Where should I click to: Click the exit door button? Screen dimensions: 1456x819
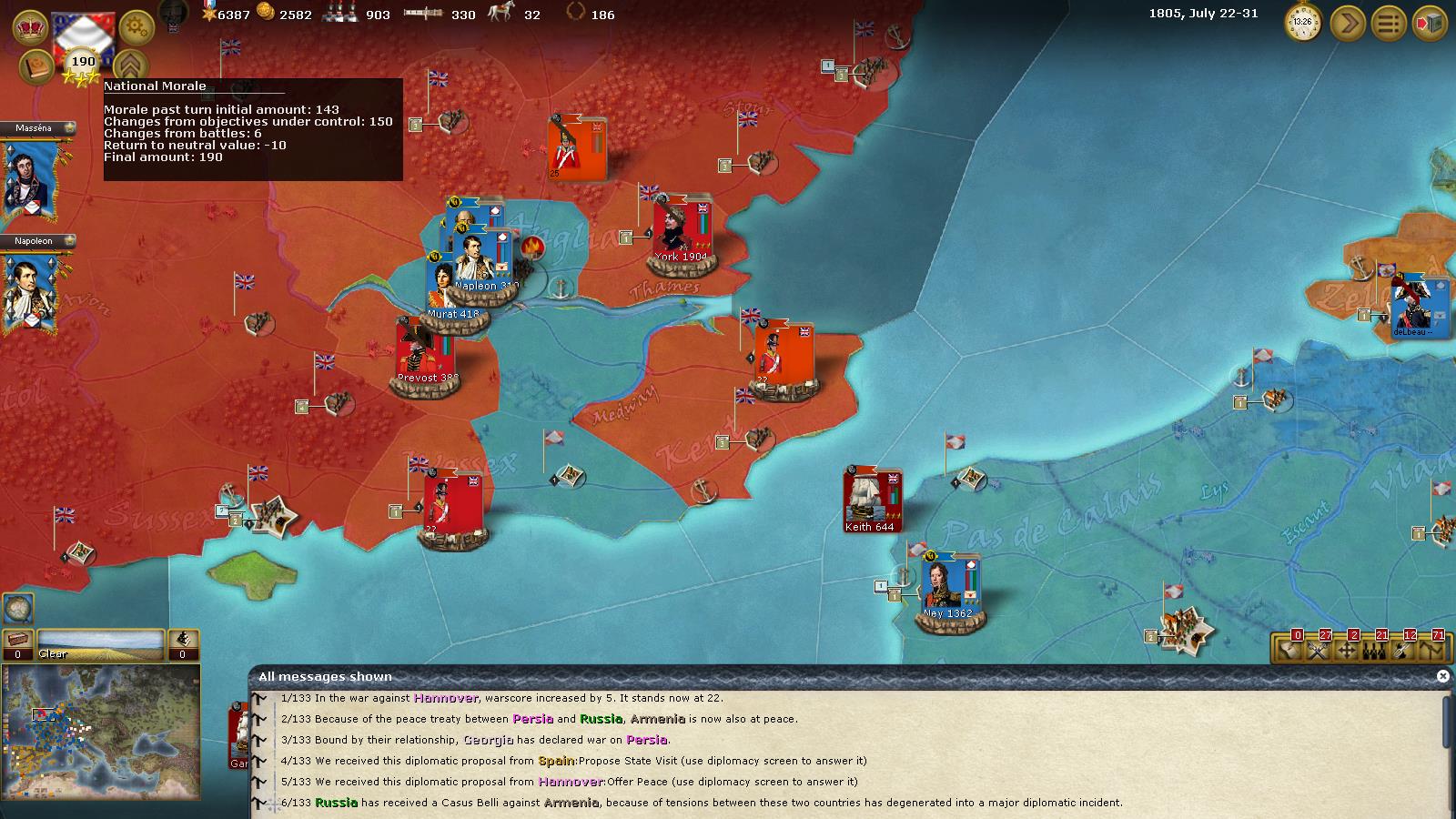1430,23
